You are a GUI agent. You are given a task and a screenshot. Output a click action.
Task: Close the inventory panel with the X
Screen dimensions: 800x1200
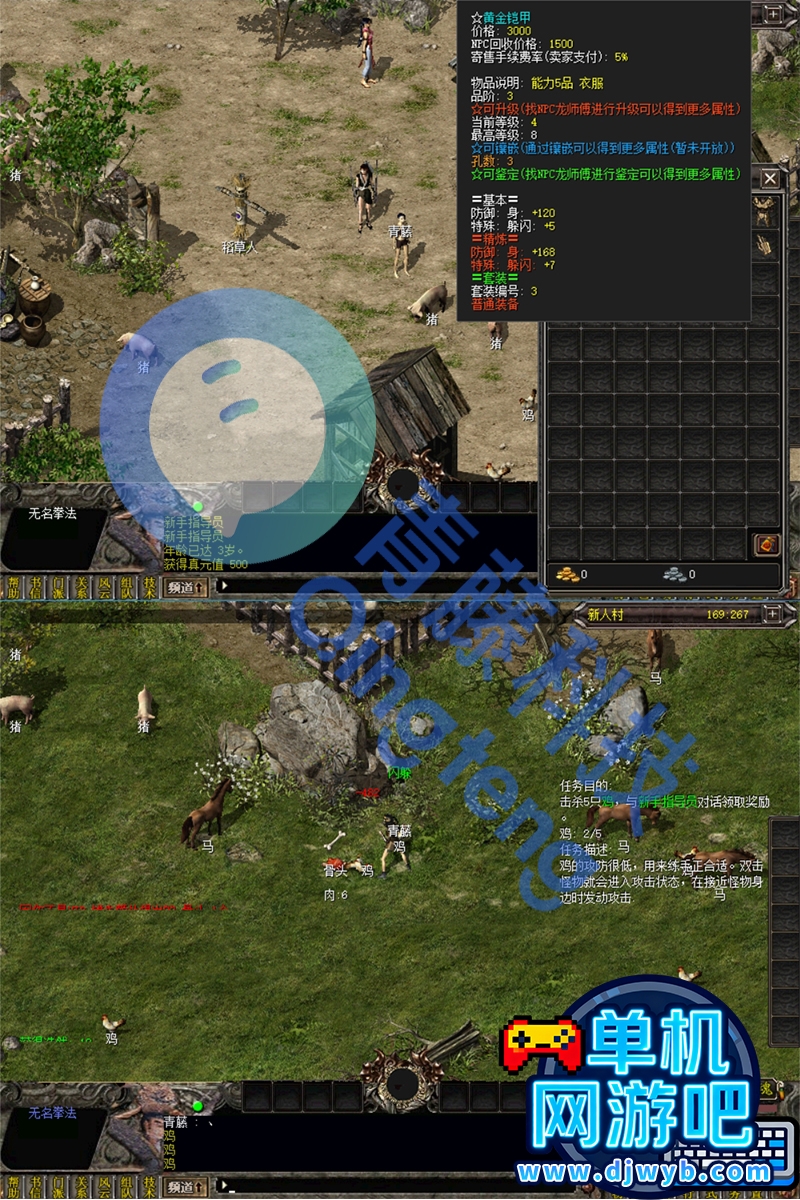[770, 179]
